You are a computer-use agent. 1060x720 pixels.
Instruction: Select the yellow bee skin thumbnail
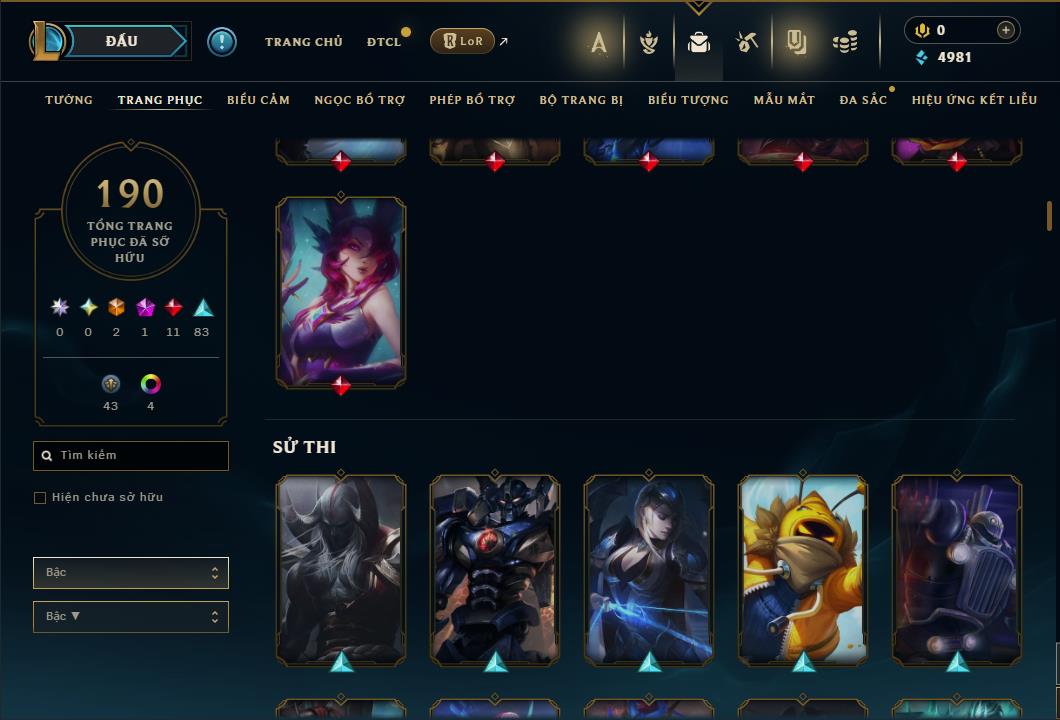(x=803, y=568)
